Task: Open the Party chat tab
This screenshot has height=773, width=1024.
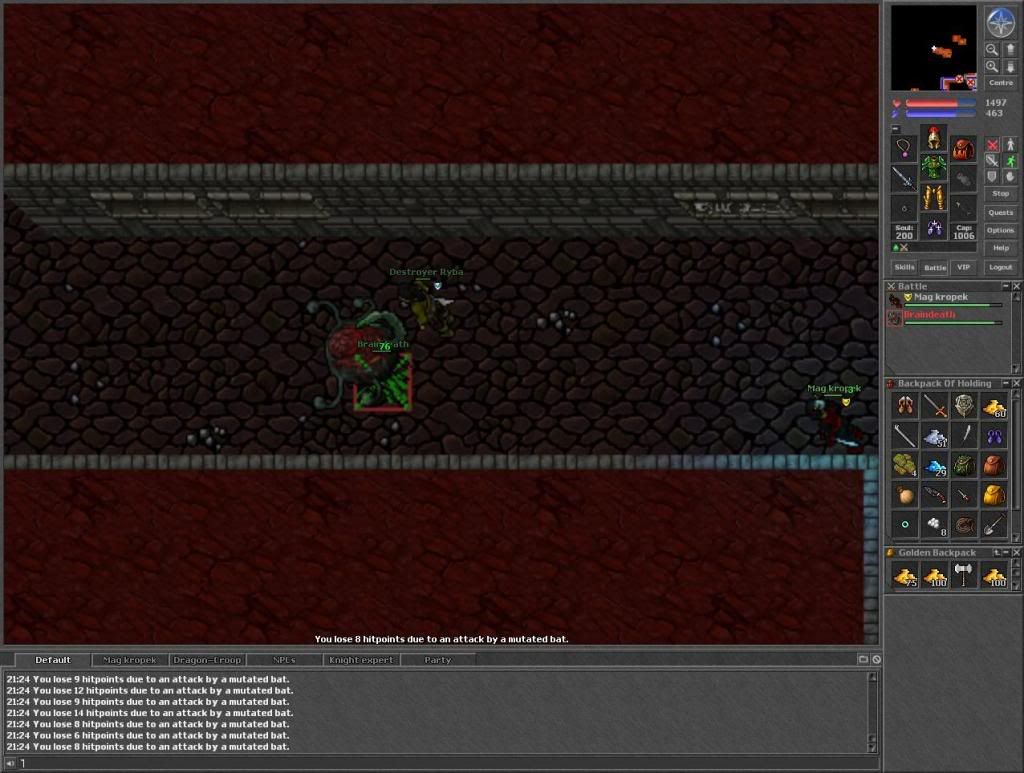Action: click(x=437, y=660)
